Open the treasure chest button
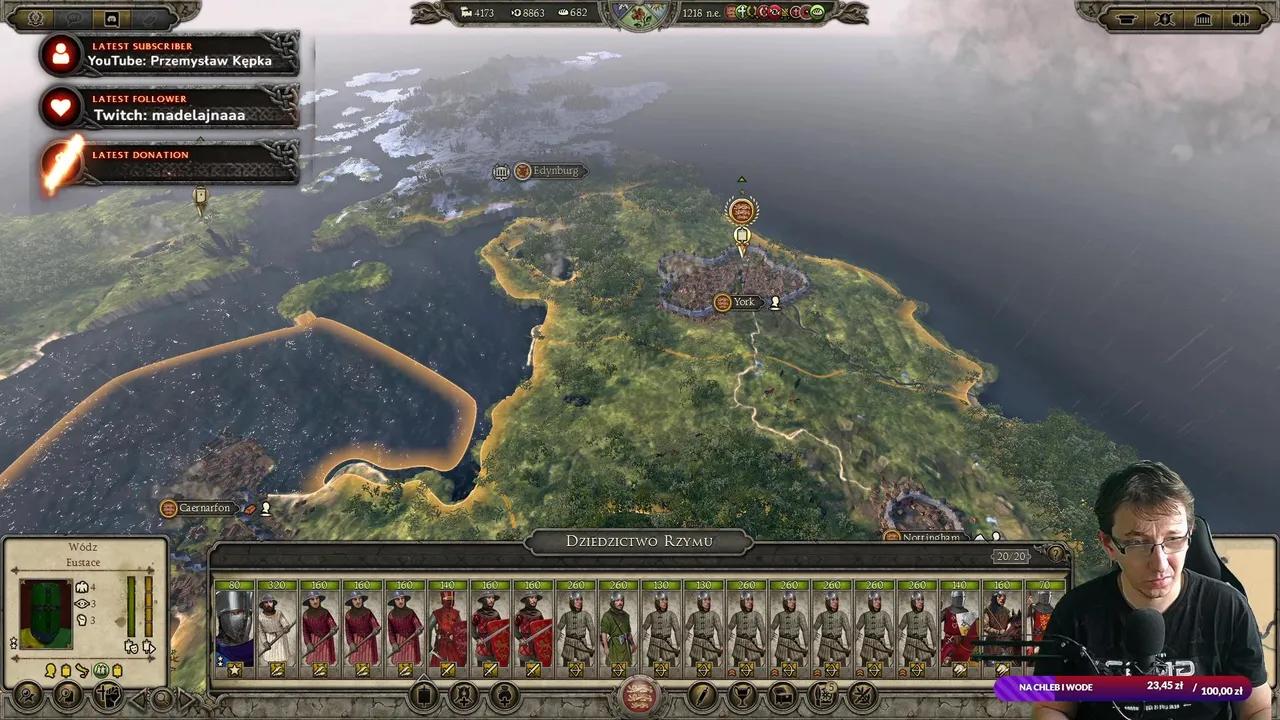This screenshot has height=720, width=1280. pos(783,695)
